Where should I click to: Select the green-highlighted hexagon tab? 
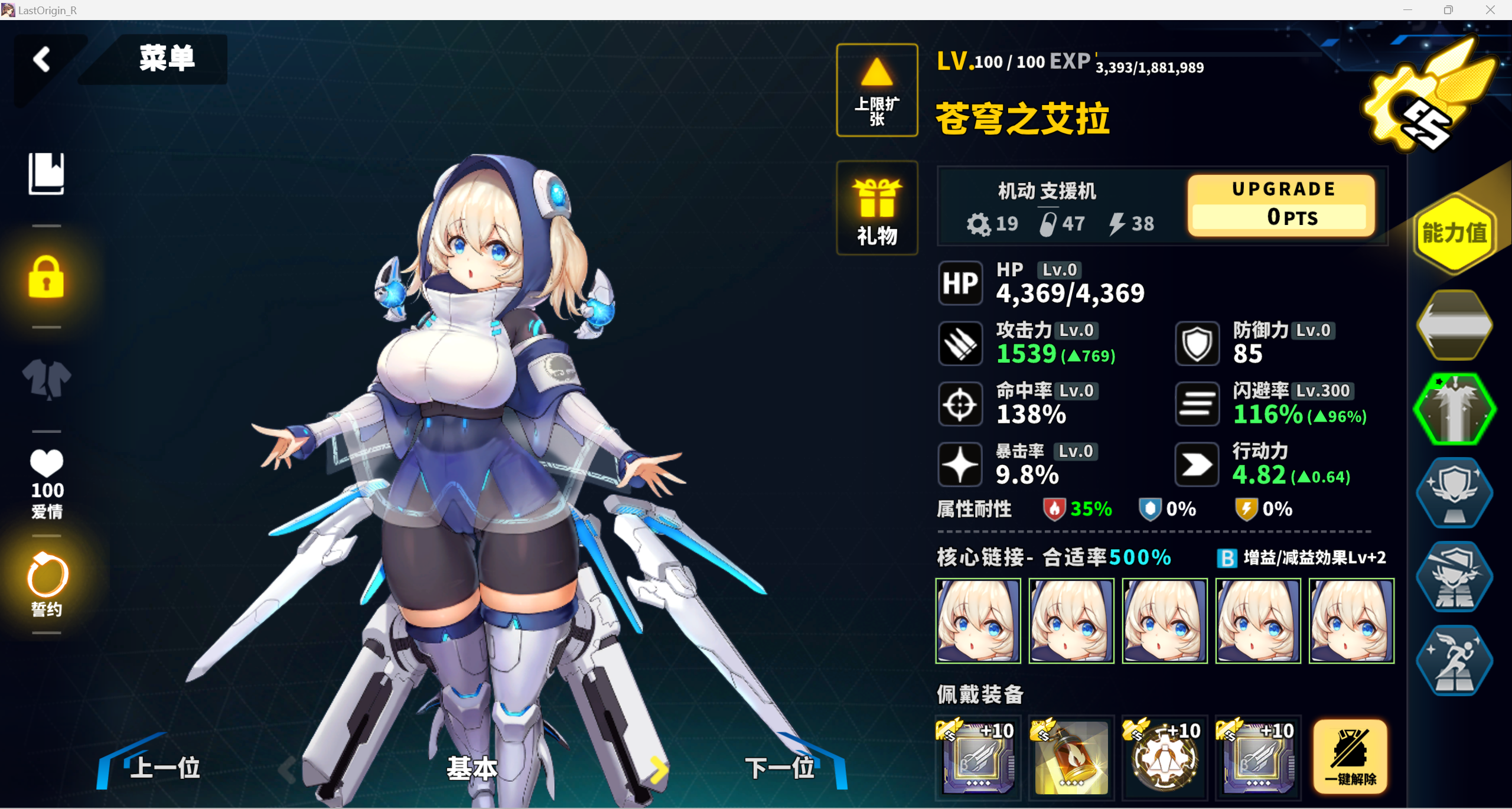click(1454, 409)
